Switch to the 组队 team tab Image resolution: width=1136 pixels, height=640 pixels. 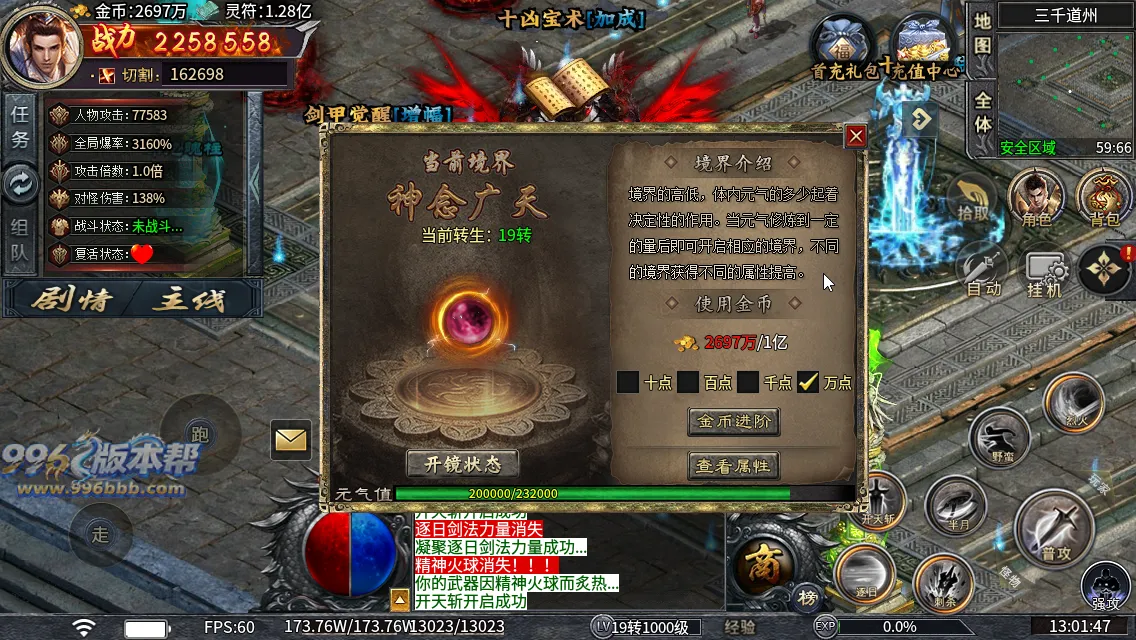20,240
